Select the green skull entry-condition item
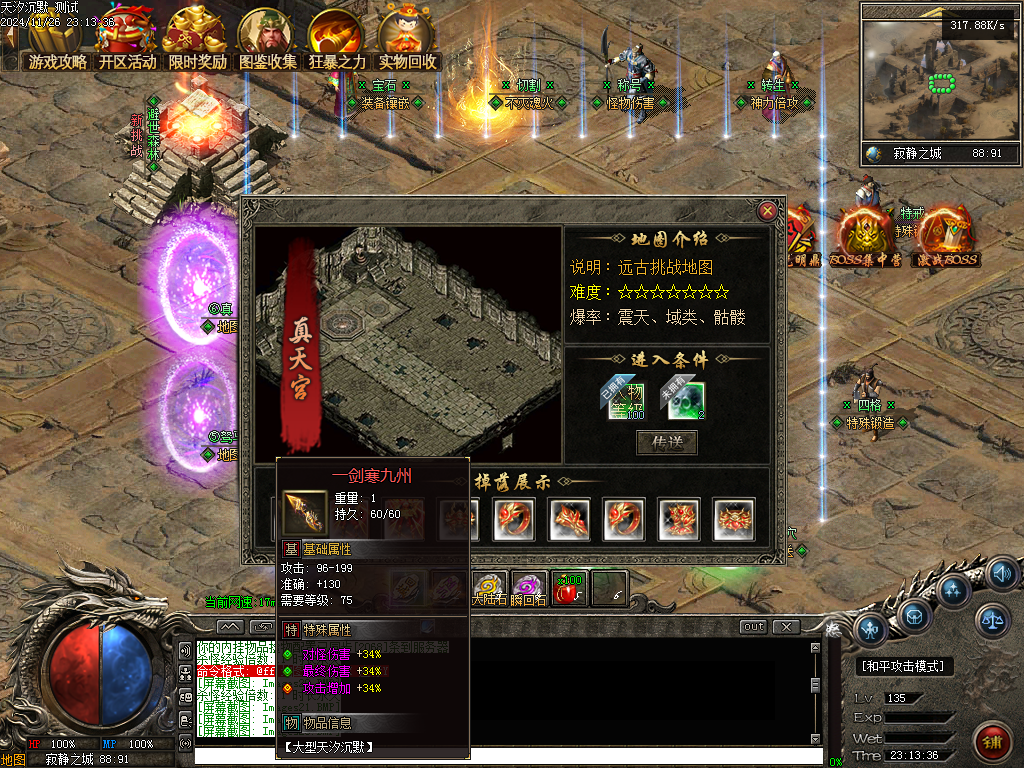The width and height of the screenshot is (1024, 768). click(686, 401)
